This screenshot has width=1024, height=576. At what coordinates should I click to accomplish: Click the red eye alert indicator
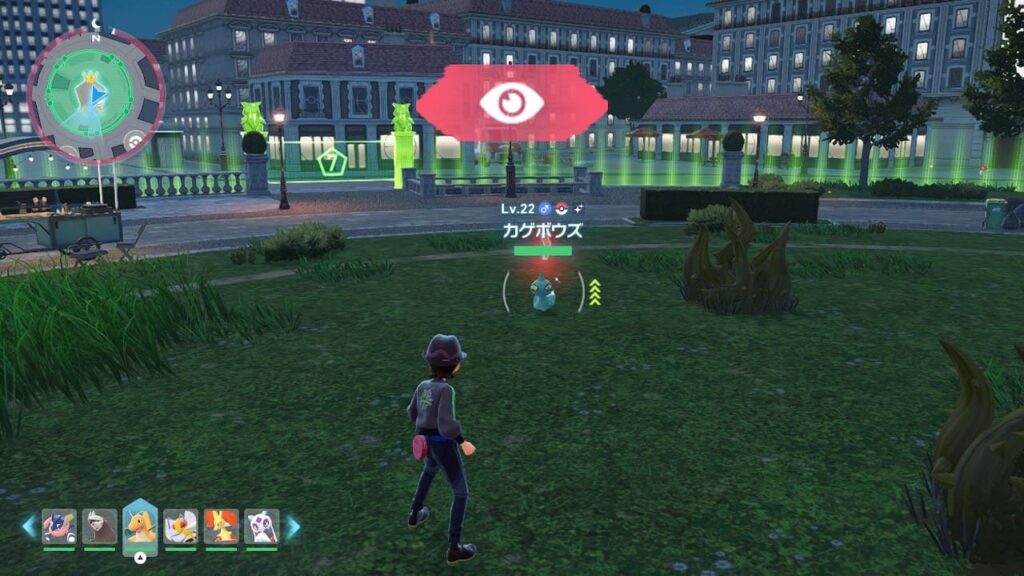[511, 103]
